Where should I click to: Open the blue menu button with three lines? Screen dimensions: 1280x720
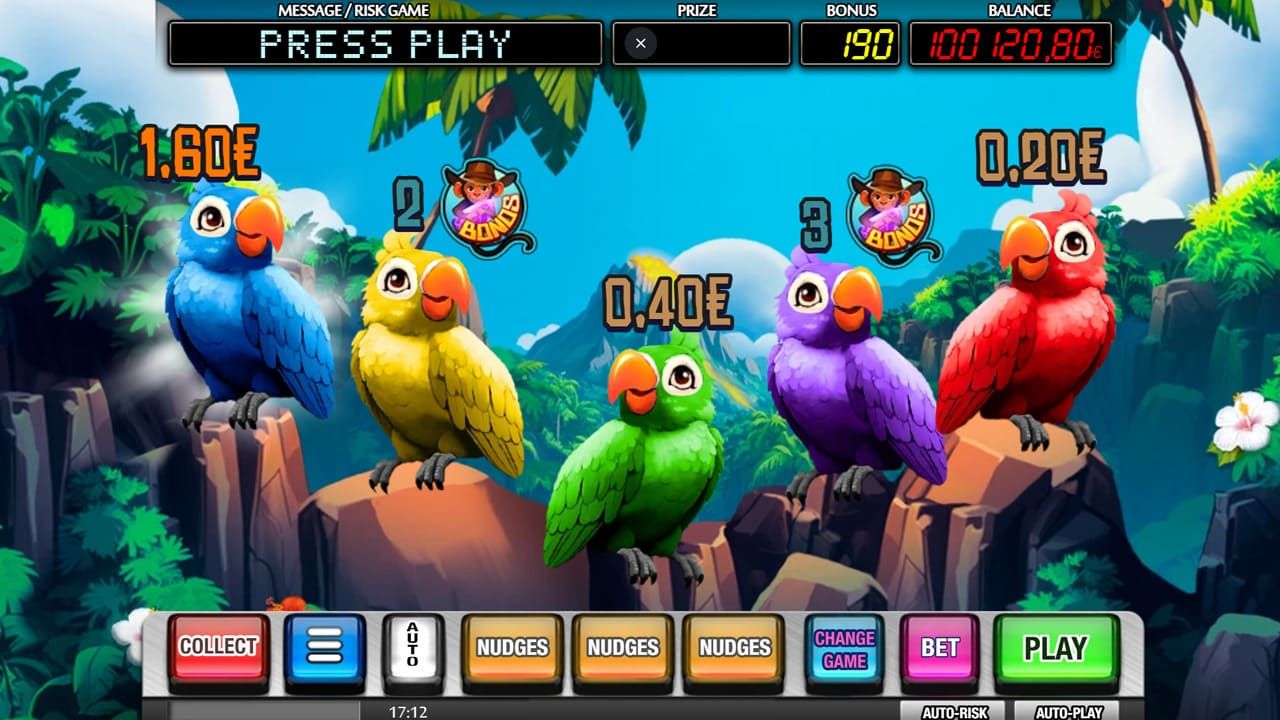tap(325, 648)
